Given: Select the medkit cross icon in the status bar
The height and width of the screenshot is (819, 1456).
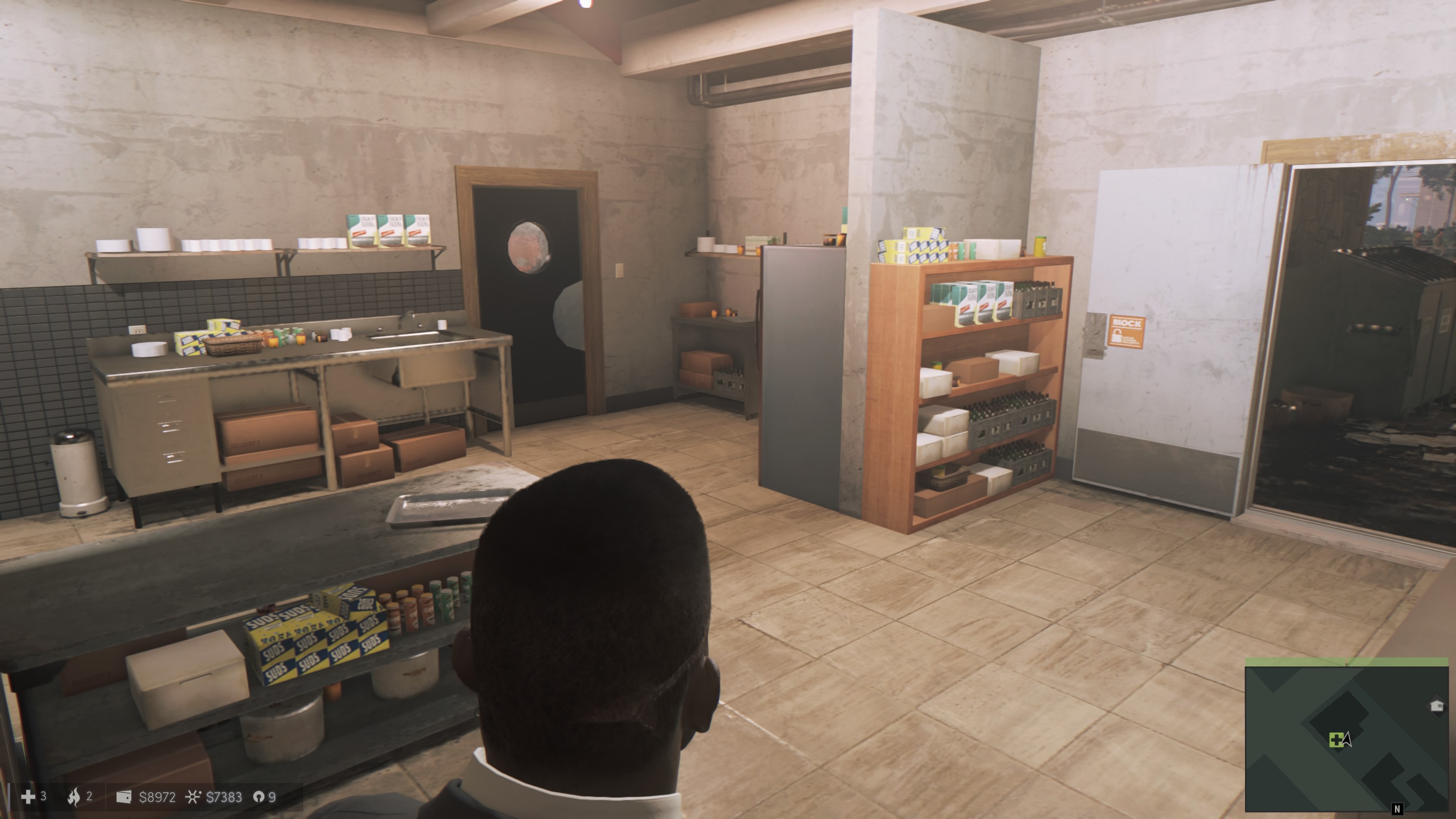Looking at the screenshot, I should 28,797.
